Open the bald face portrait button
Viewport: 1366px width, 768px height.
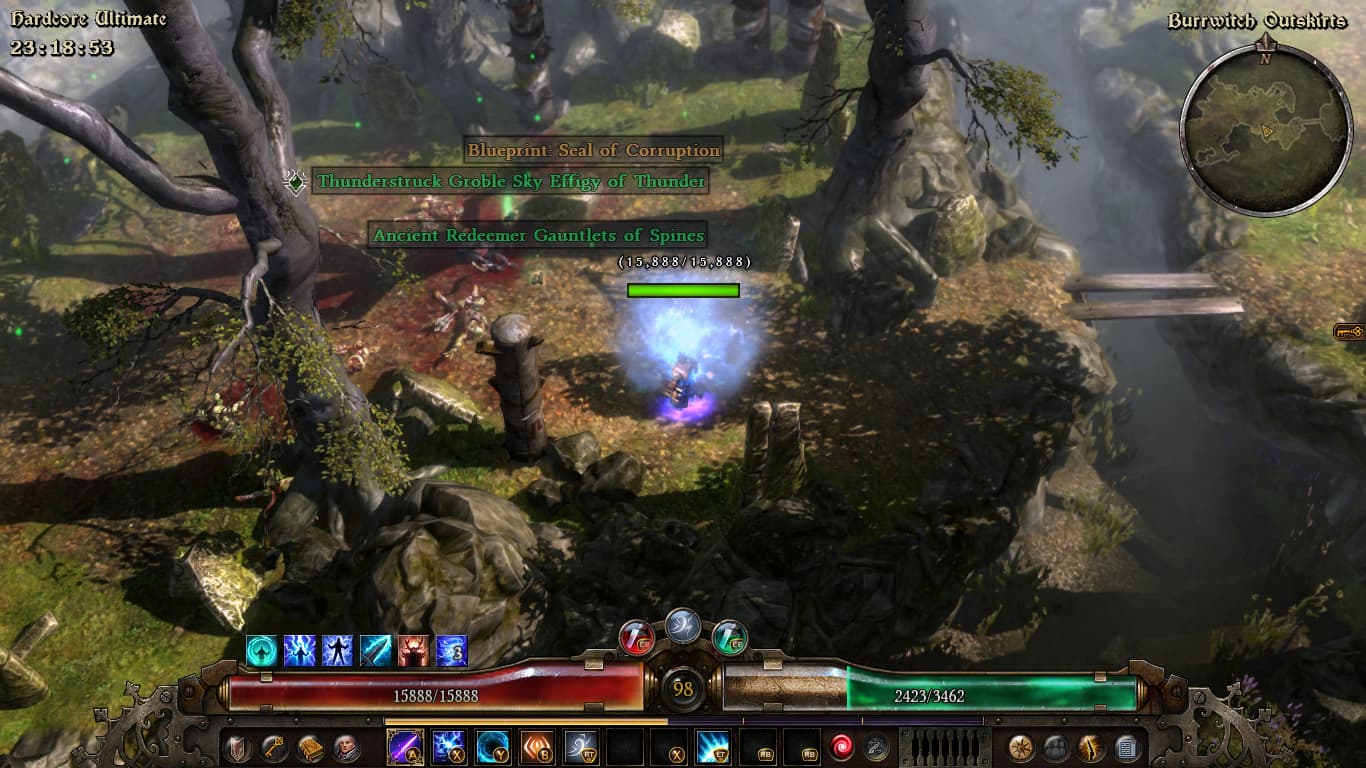point(347,748)
